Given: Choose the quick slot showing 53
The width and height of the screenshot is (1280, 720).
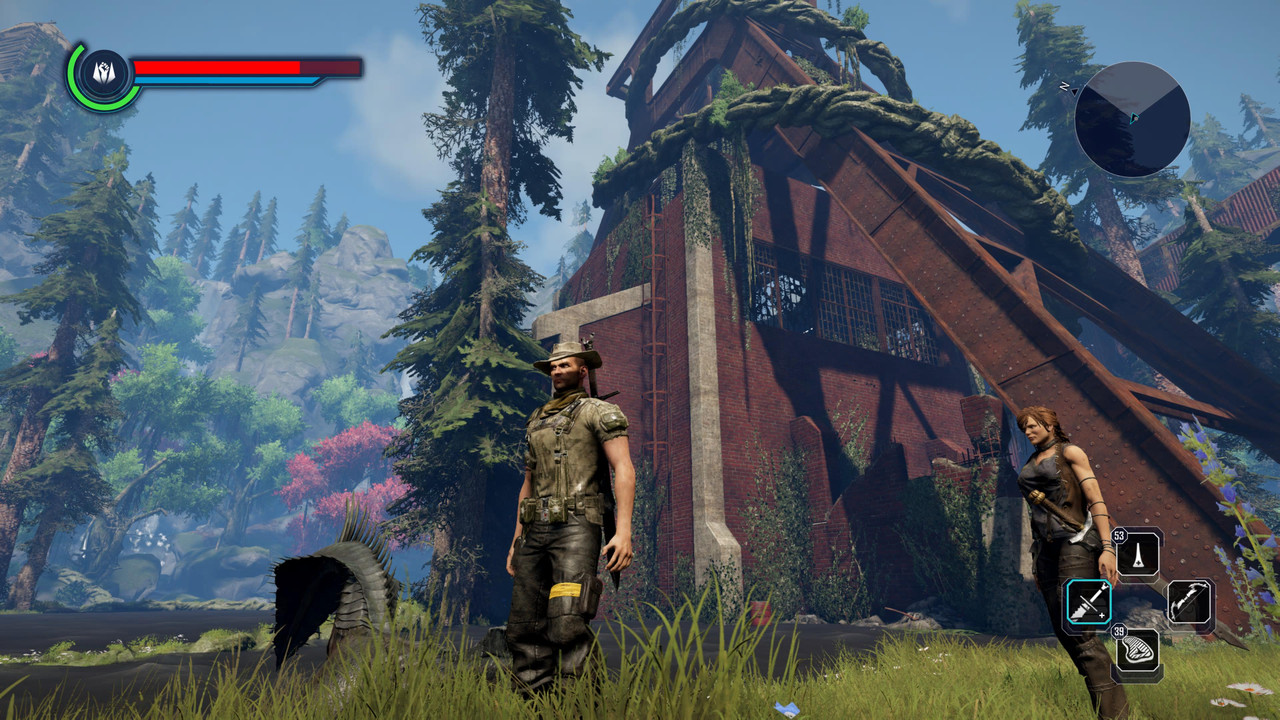Looking at the screenshot, I should 1139,553.
